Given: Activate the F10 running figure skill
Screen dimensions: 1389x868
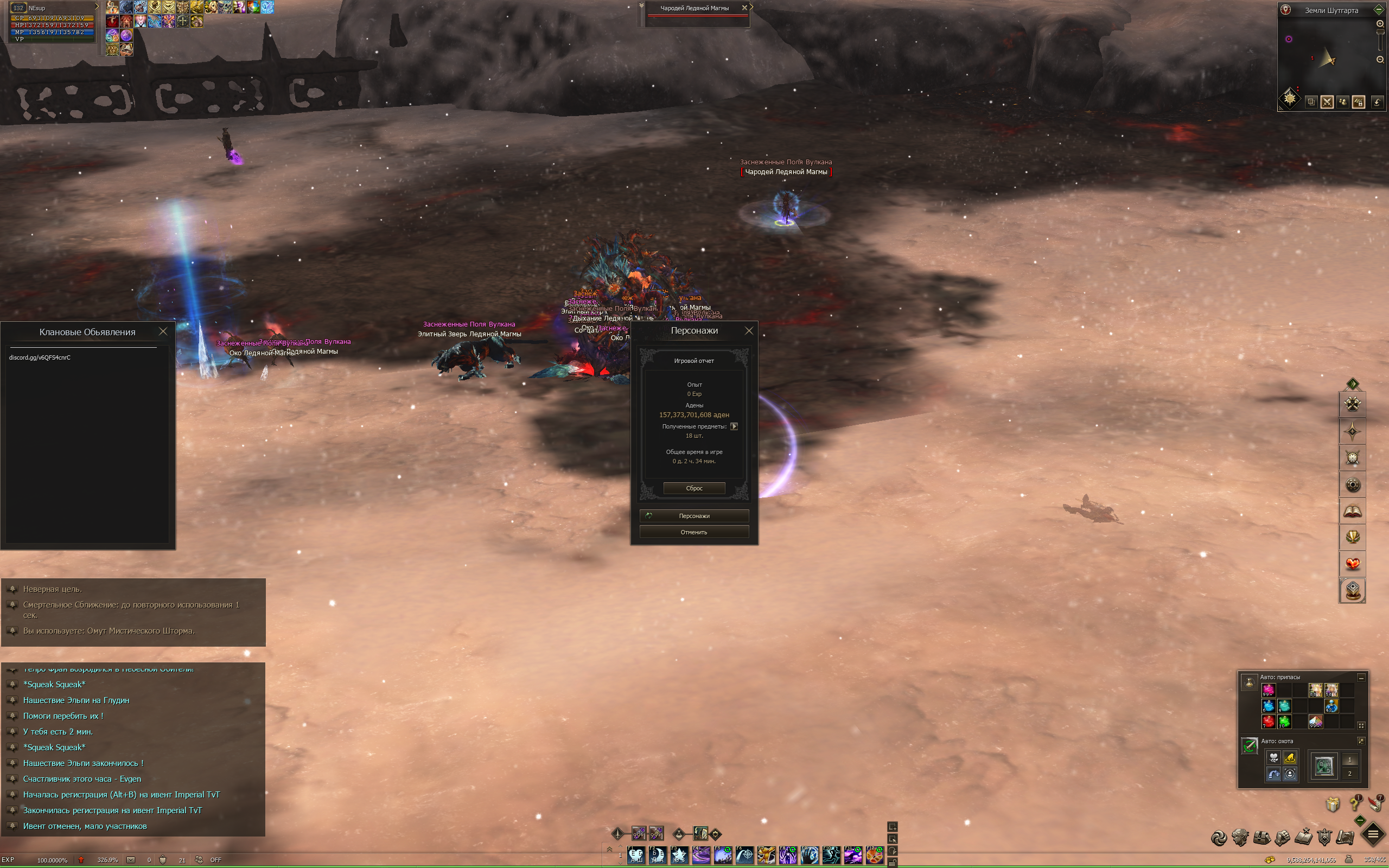Looking at the screenshot, I should (831, 856).
